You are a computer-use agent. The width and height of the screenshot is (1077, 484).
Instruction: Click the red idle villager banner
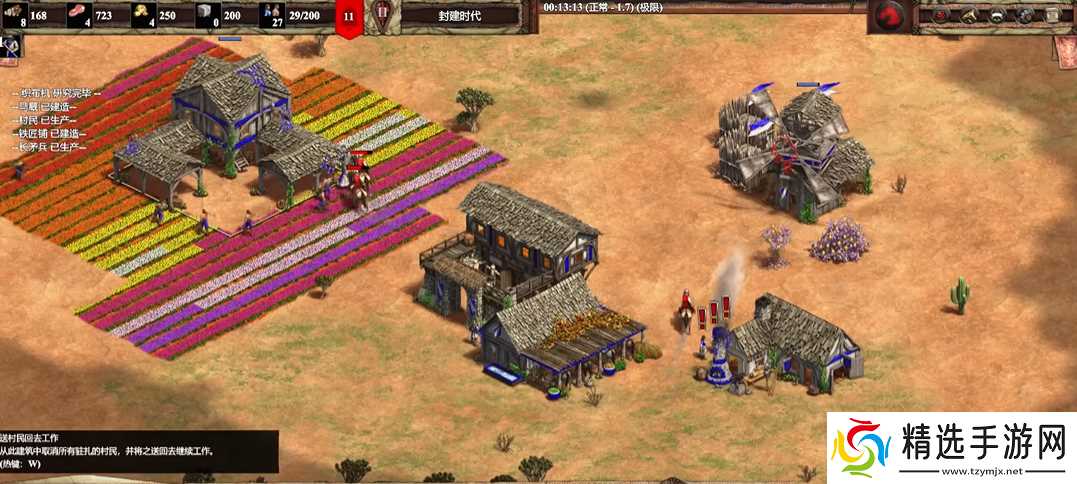pos(348,18)
